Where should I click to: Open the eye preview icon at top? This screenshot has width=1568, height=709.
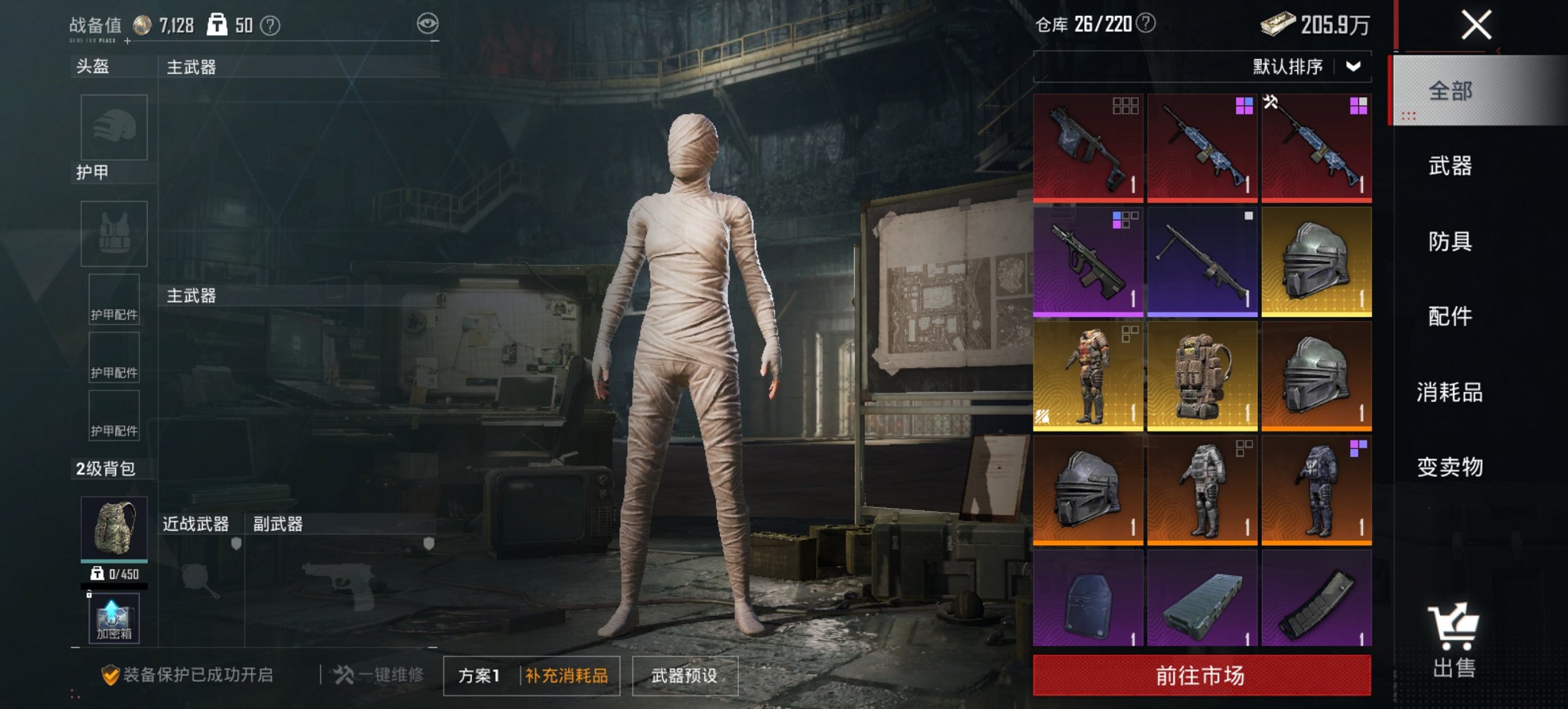[x=428, y=23]
